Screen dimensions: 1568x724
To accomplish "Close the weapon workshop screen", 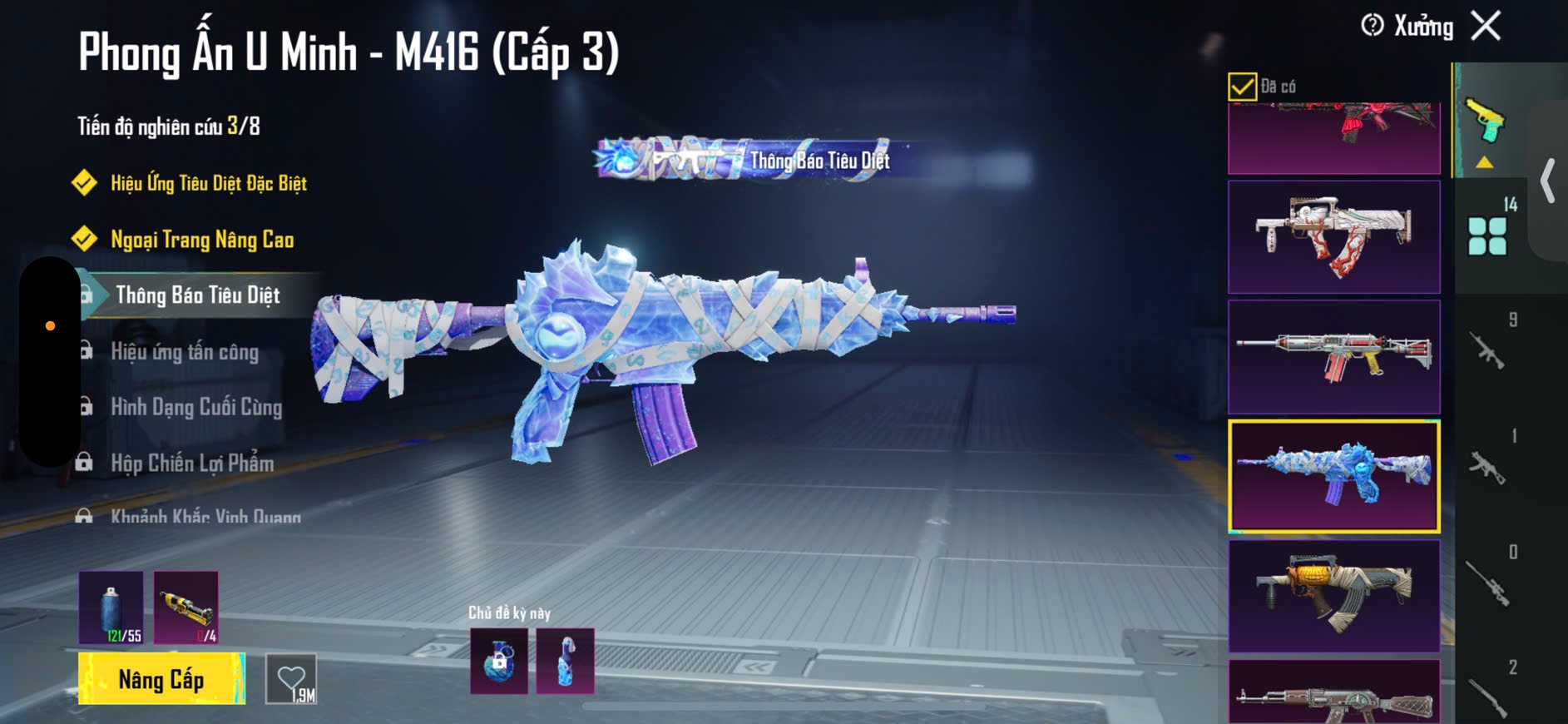I will tap(1486, 26).
